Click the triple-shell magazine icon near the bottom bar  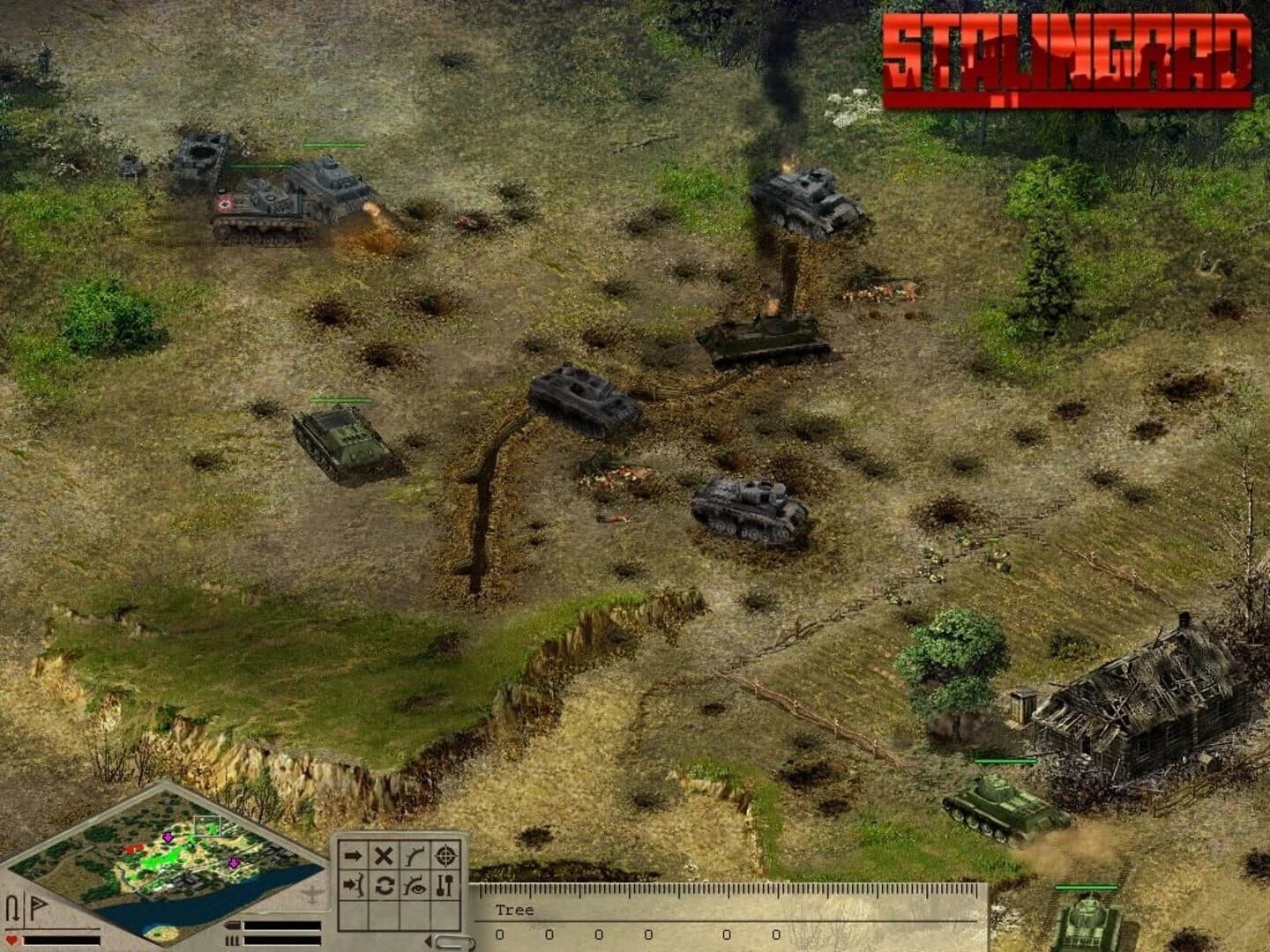pyautogui.click(x=231, y=941)
